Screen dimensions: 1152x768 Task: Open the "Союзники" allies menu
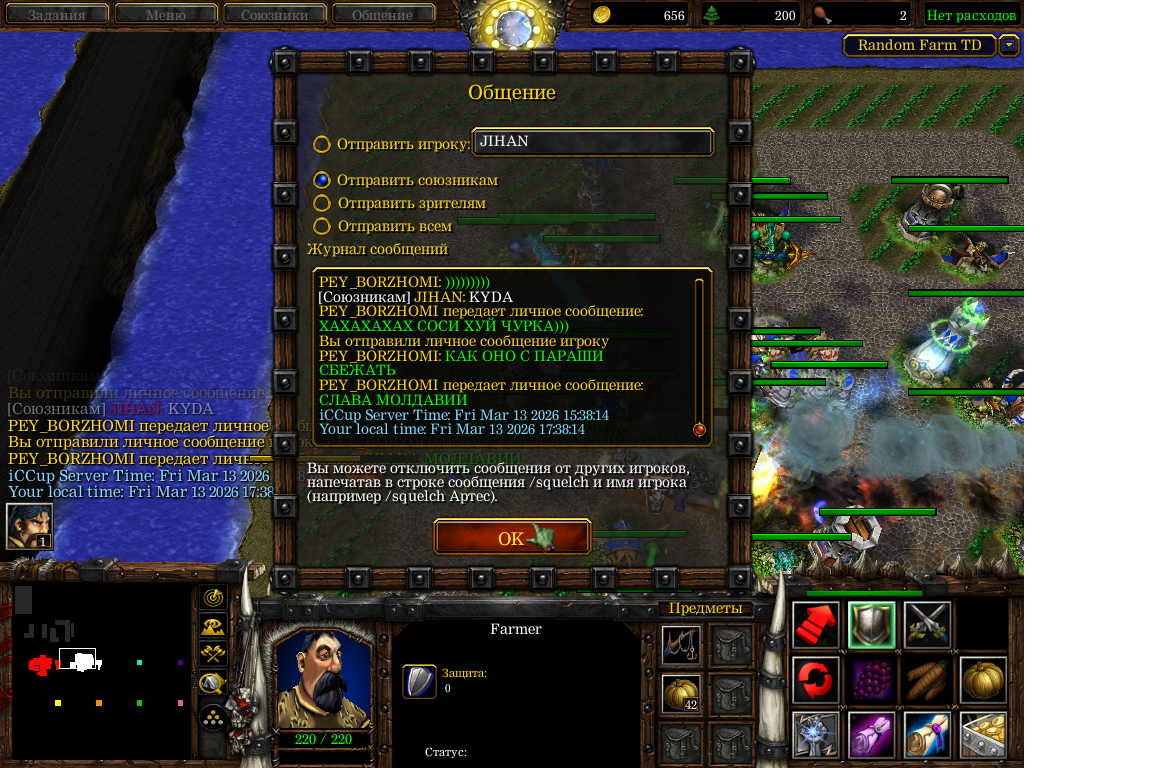pyautogui.click(x=273, y=15)
